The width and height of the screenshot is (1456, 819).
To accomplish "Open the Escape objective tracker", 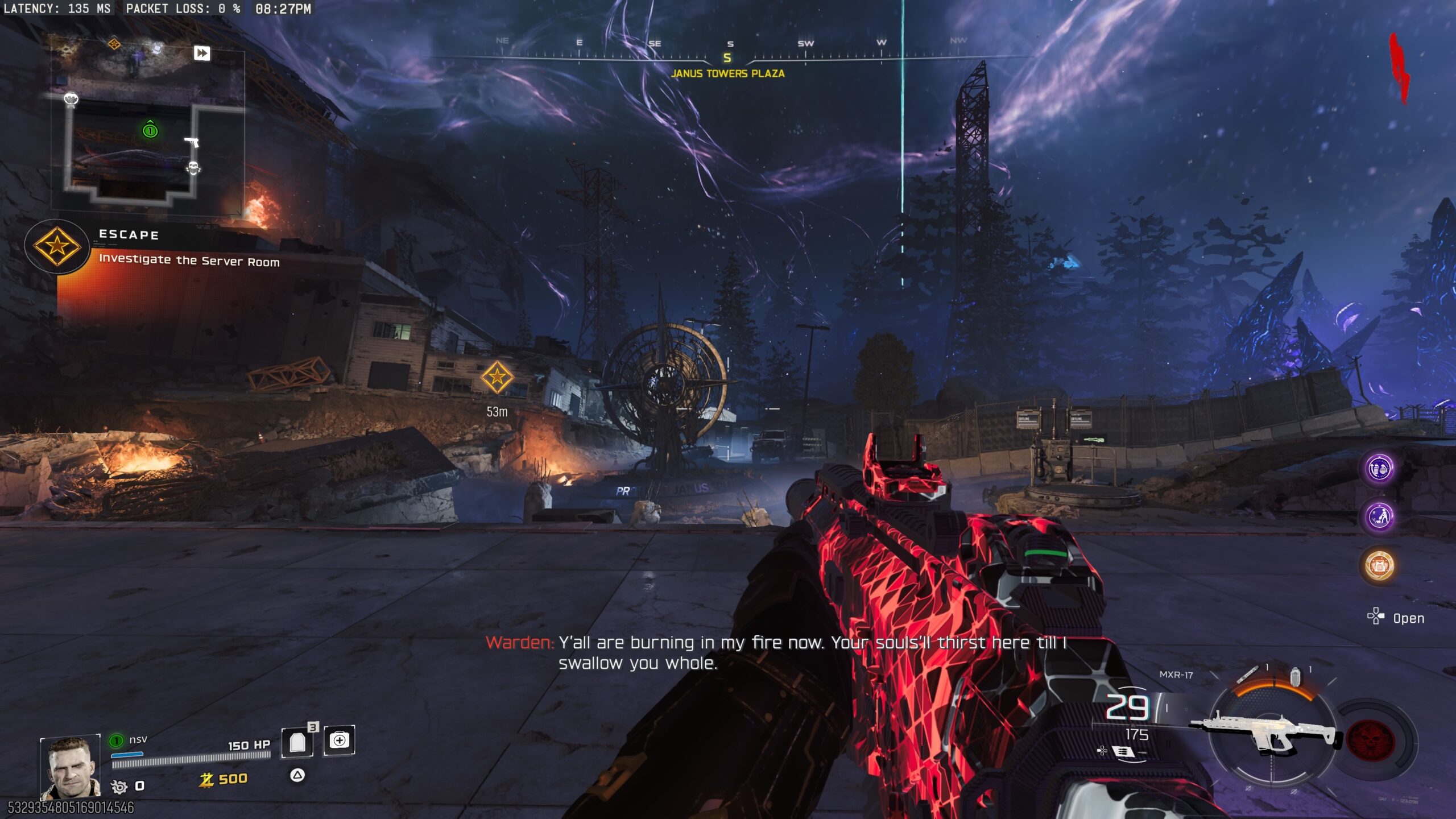I will click(x=57, y=247).
